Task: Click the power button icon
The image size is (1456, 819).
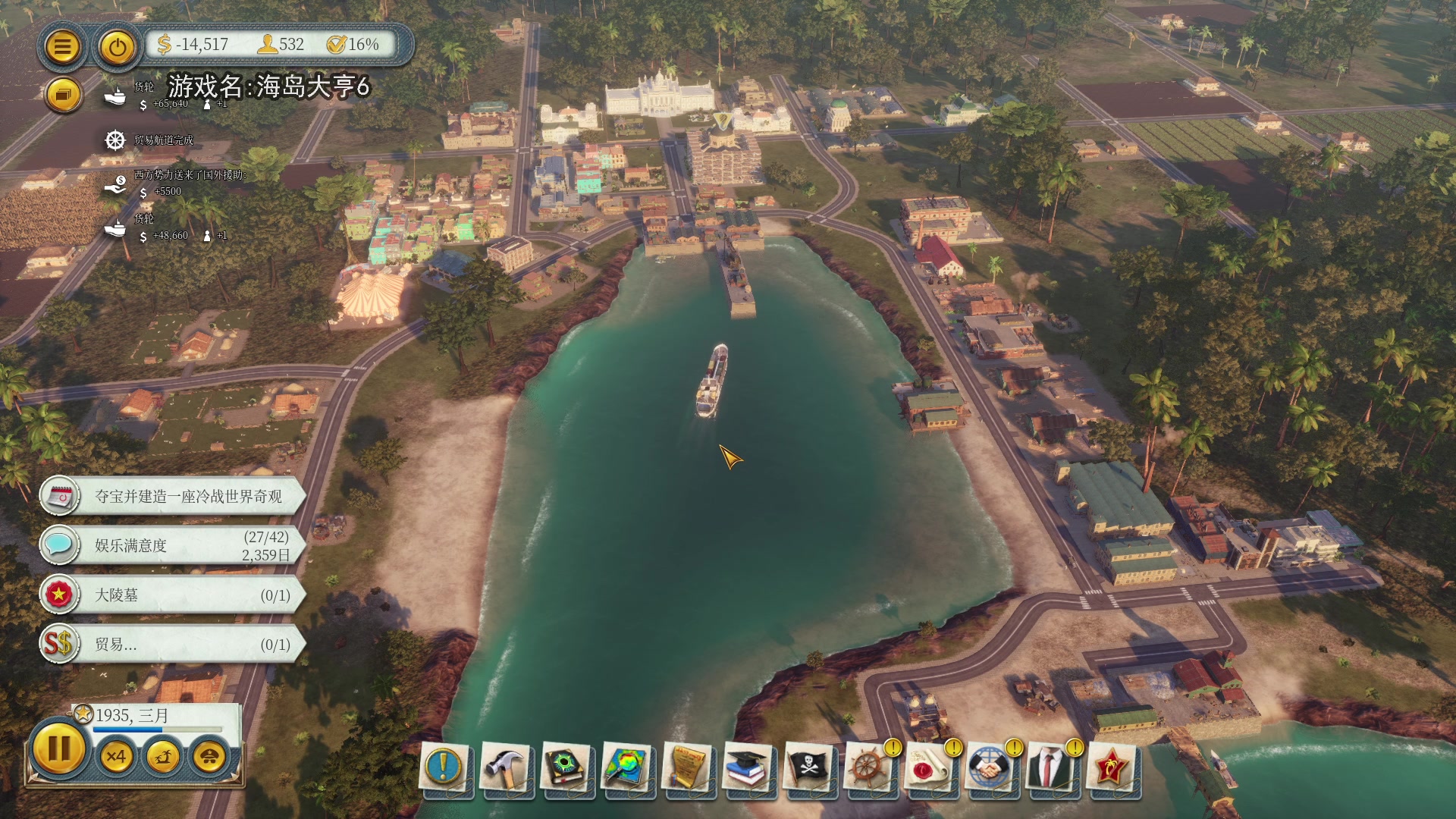Action: (x=117, y=47)
